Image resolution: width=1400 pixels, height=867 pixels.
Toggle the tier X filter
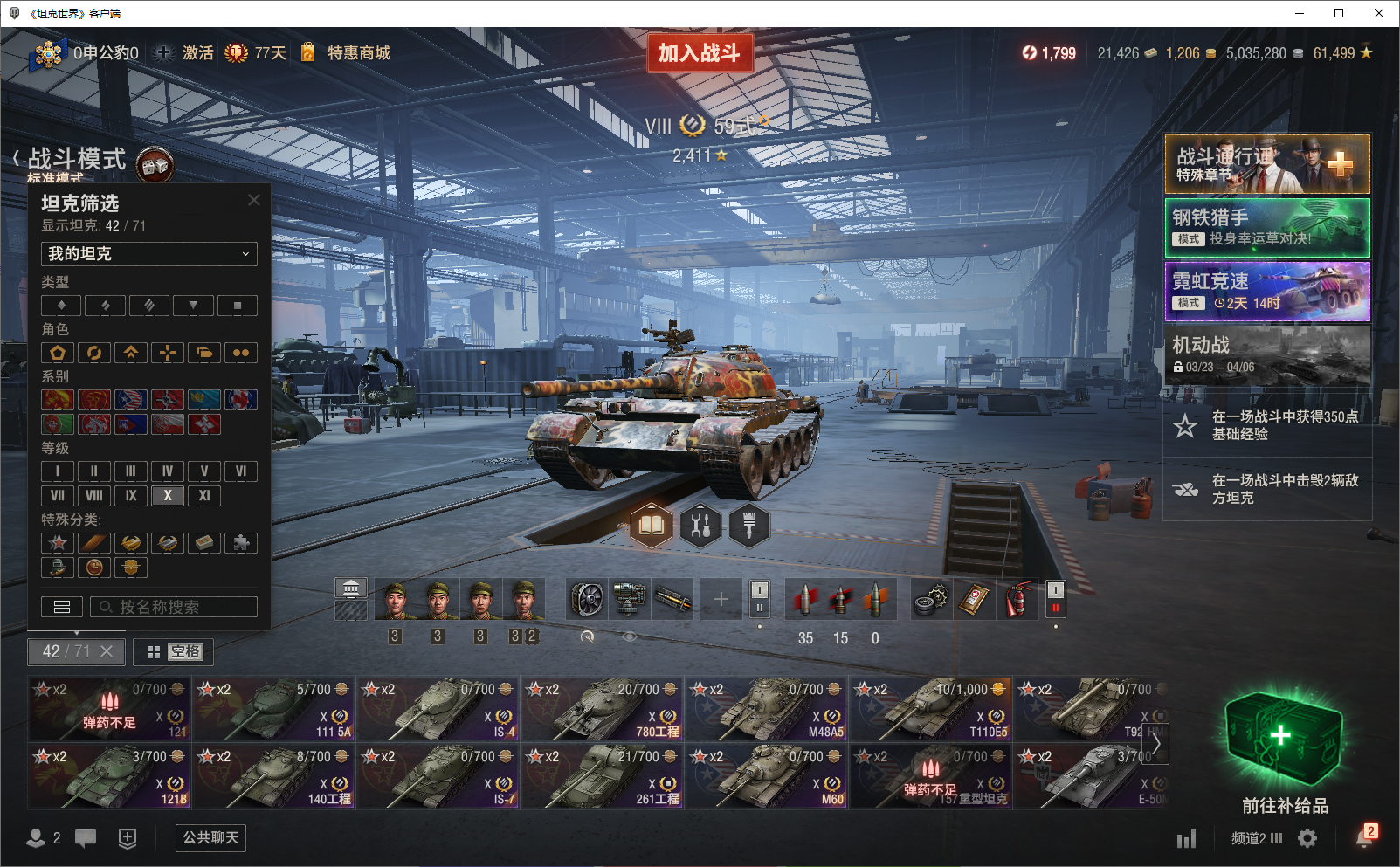tap(168, 496)
